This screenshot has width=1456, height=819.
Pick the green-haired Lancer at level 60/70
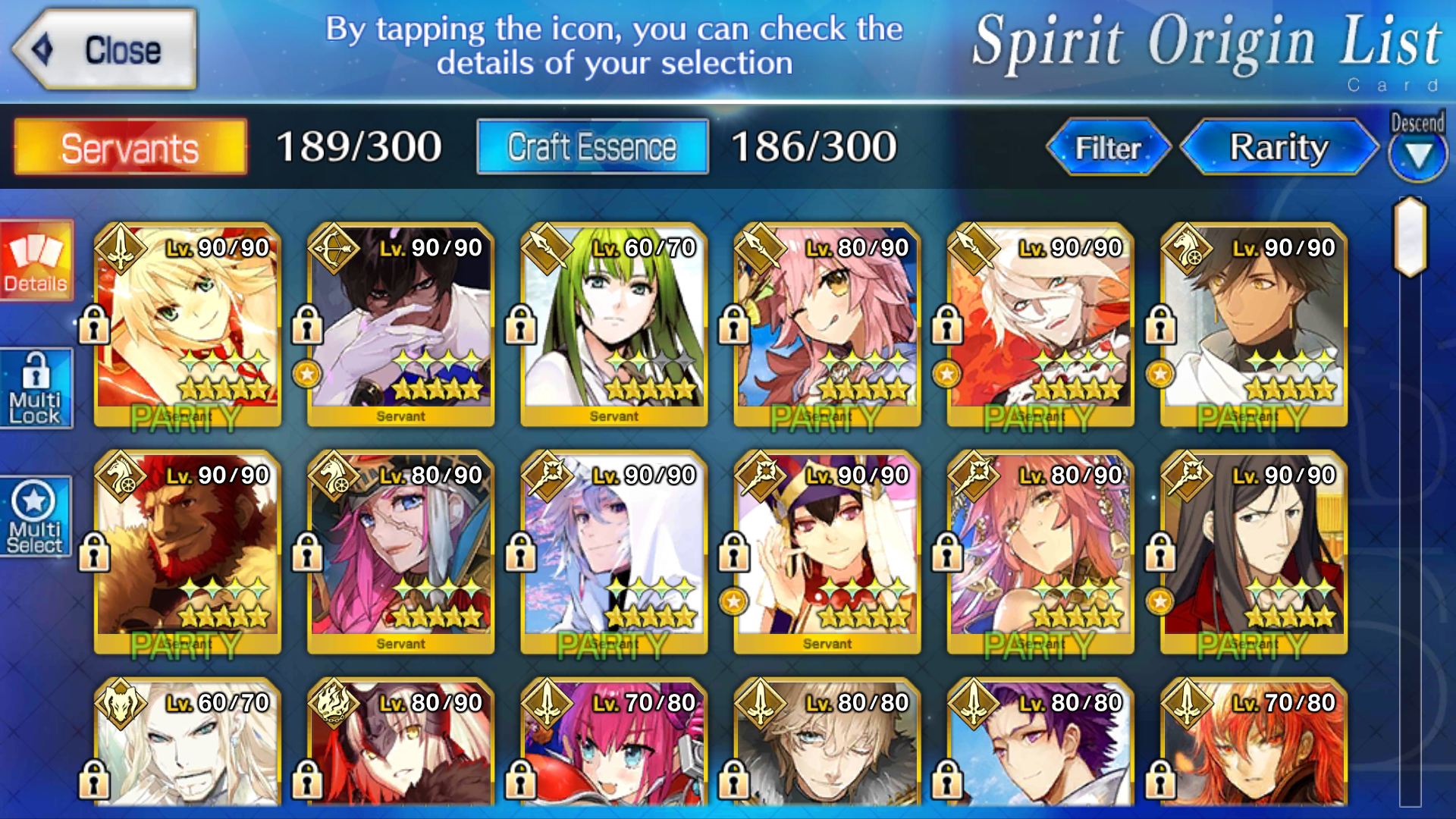(613, 326)
